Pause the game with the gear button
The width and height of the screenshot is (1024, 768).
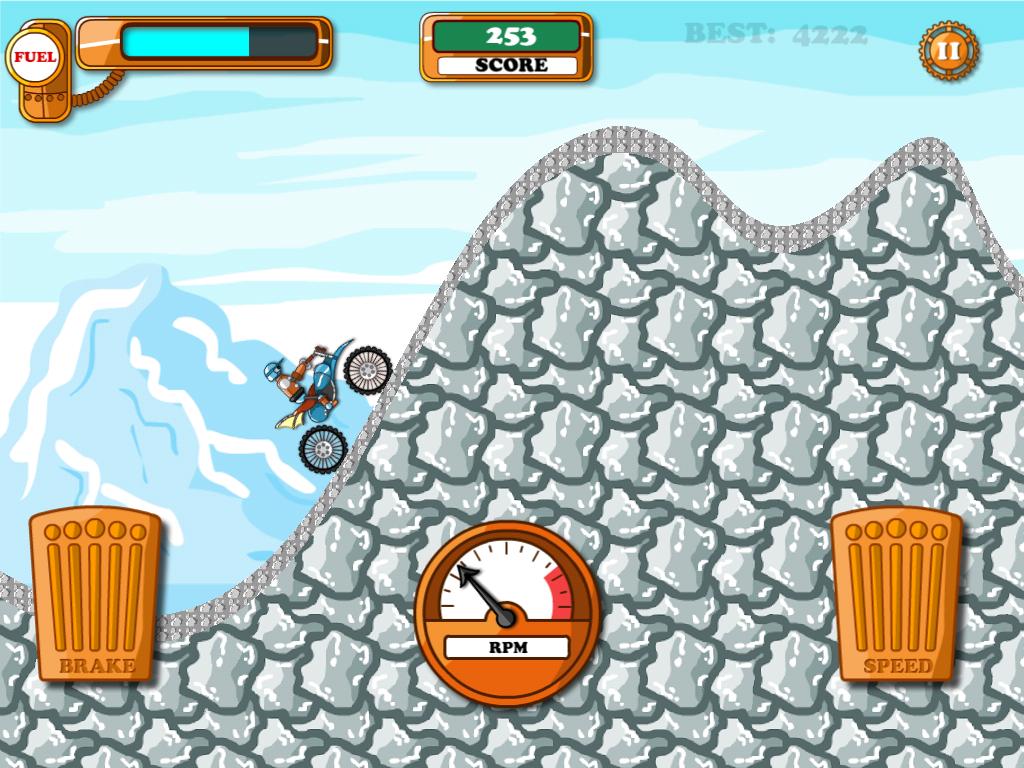pyautogui.click(x=947, y=49)
